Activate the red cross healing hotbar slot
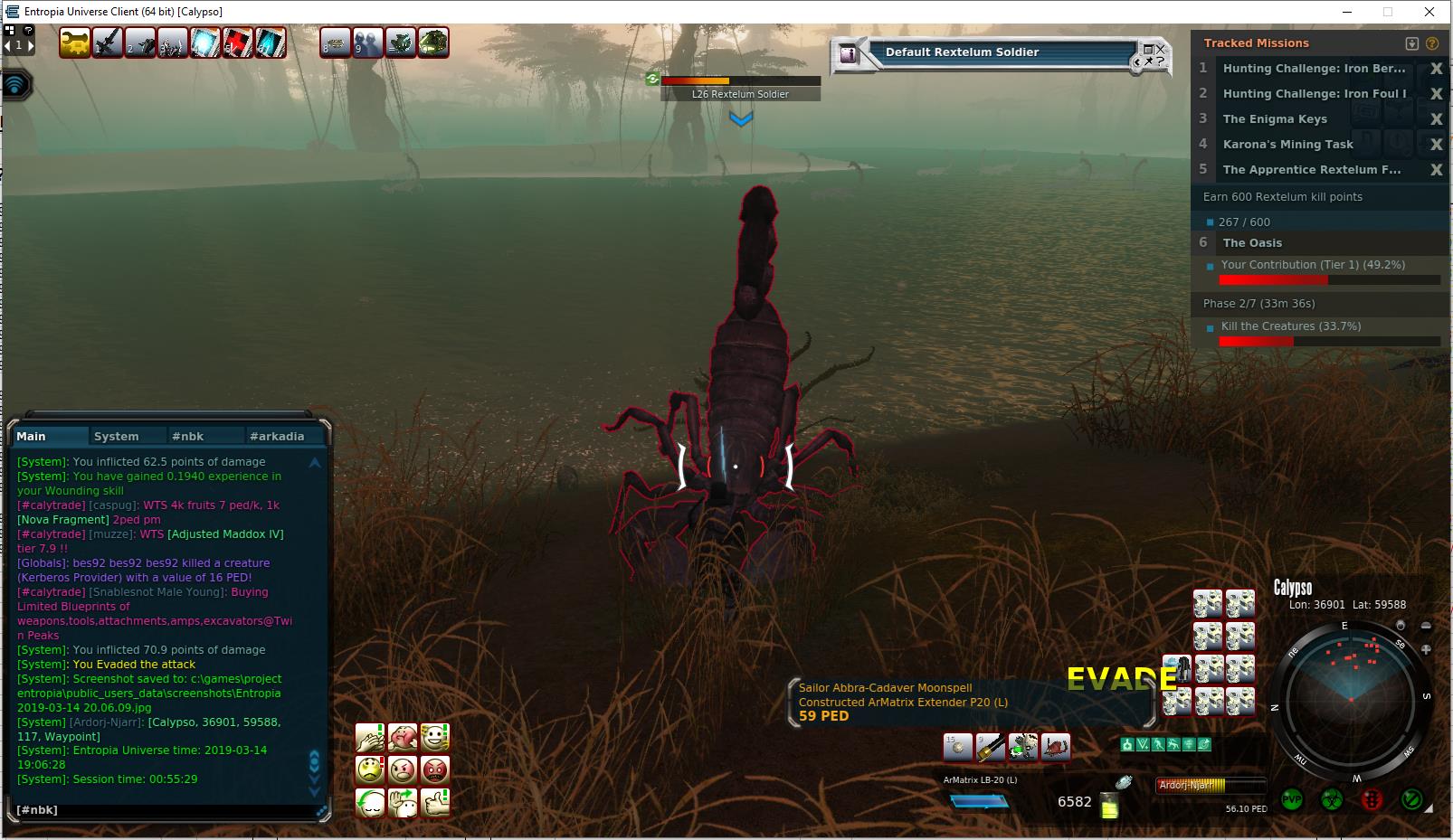Viewport: 1453px width, 840px height. [237, 42]
